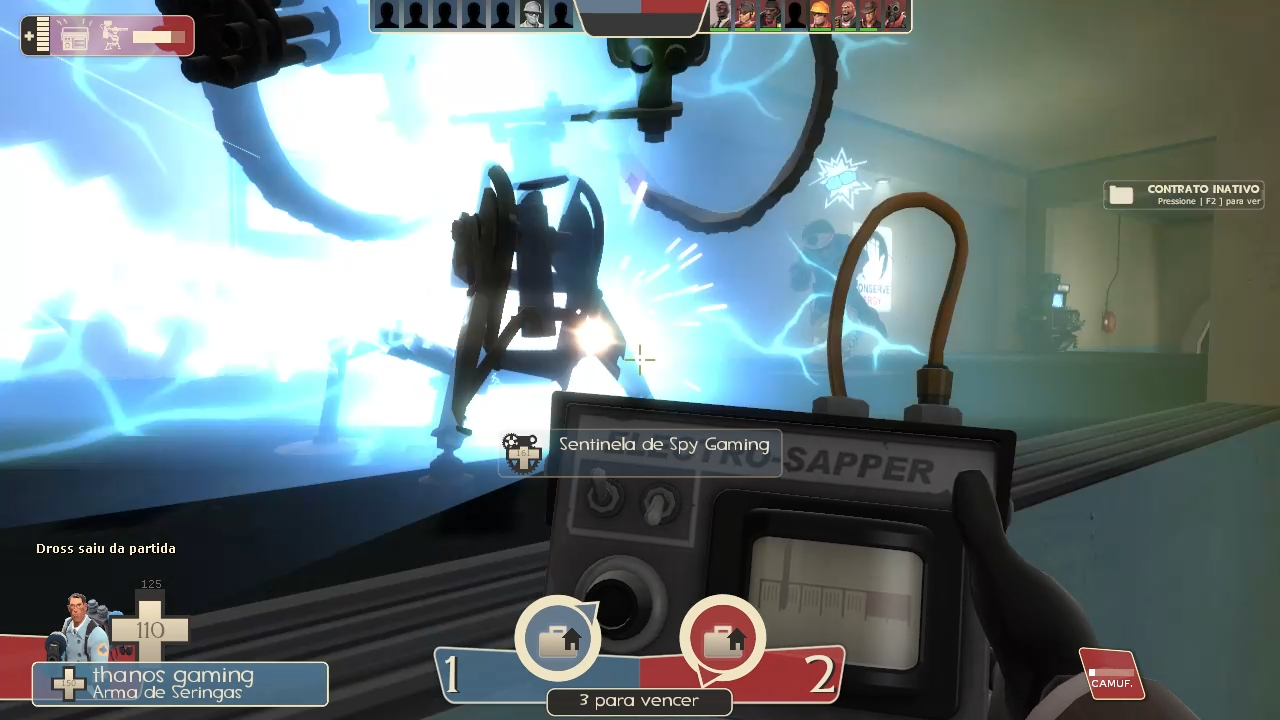Click the blue team intelligence briefcase icon

(558, 639)
